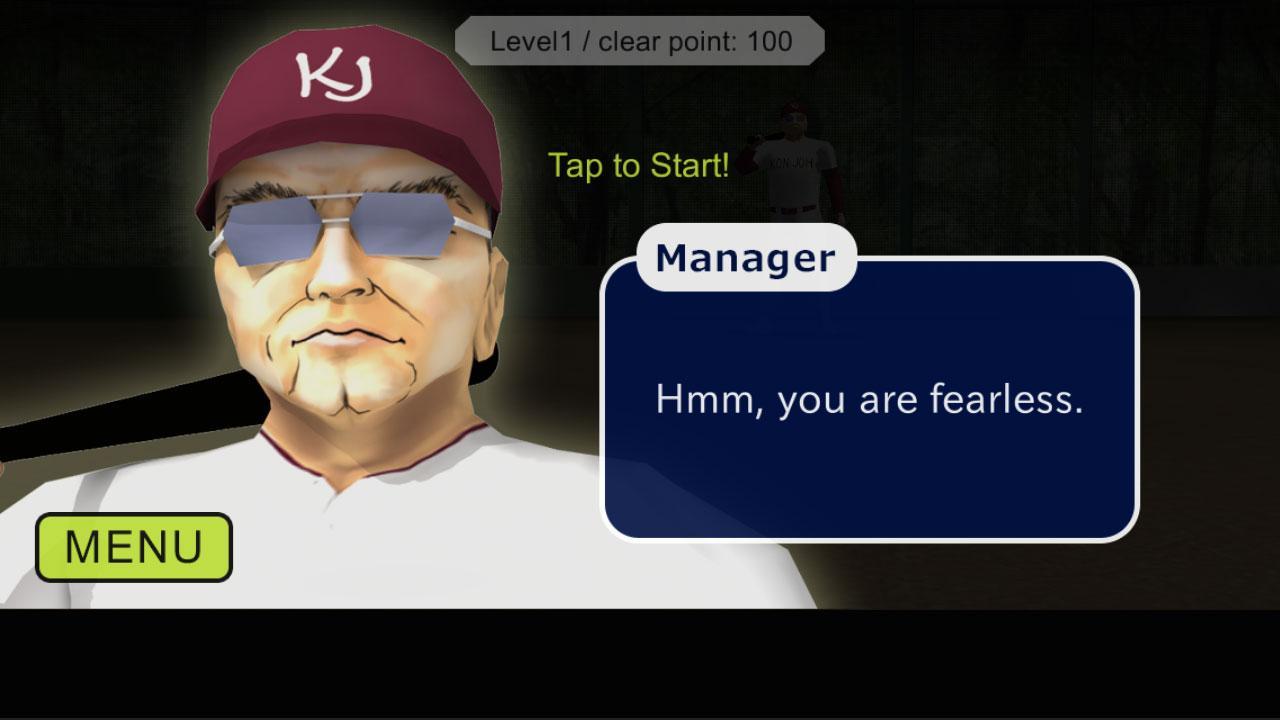This screenshot has height=720, width=1280.
Task: Click the manager's sunglasses
Action: [350, 225]
